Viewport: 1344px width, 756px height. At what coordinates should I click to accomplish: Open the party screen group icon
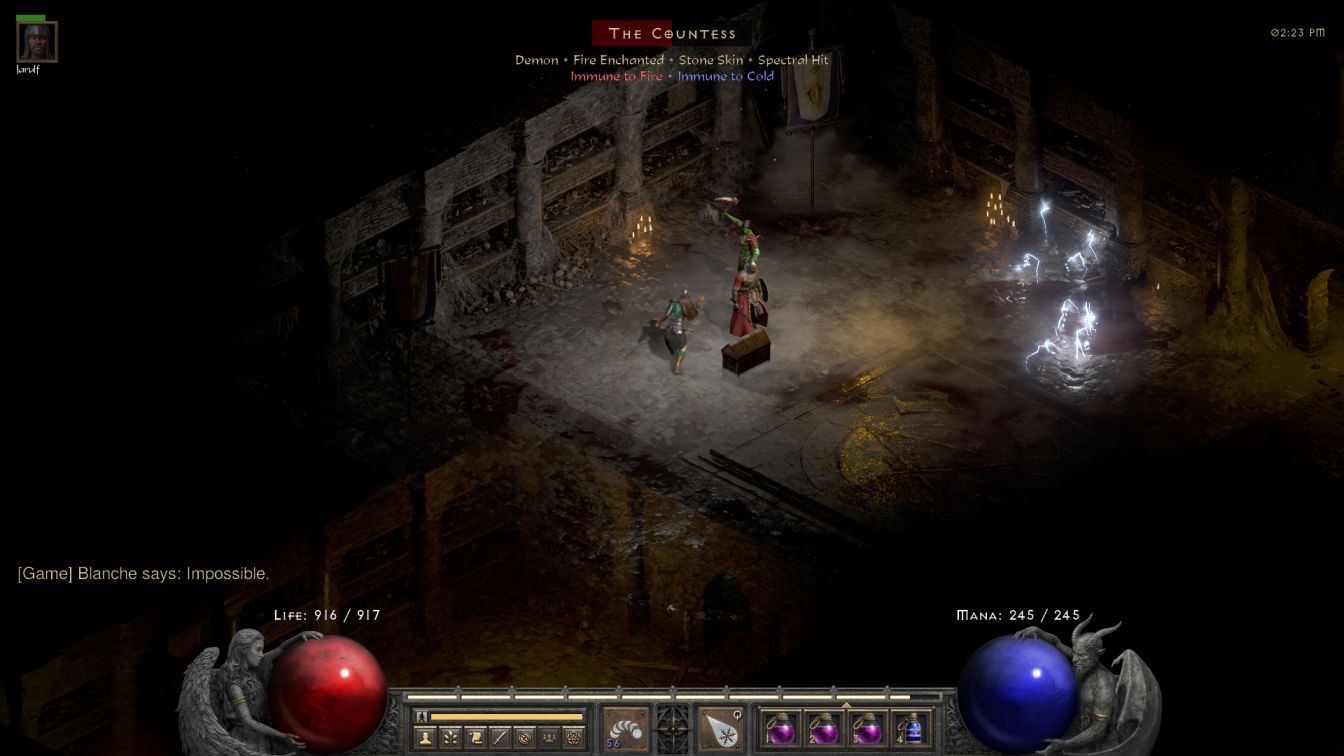pyautogui.click(x=549, y=738)
